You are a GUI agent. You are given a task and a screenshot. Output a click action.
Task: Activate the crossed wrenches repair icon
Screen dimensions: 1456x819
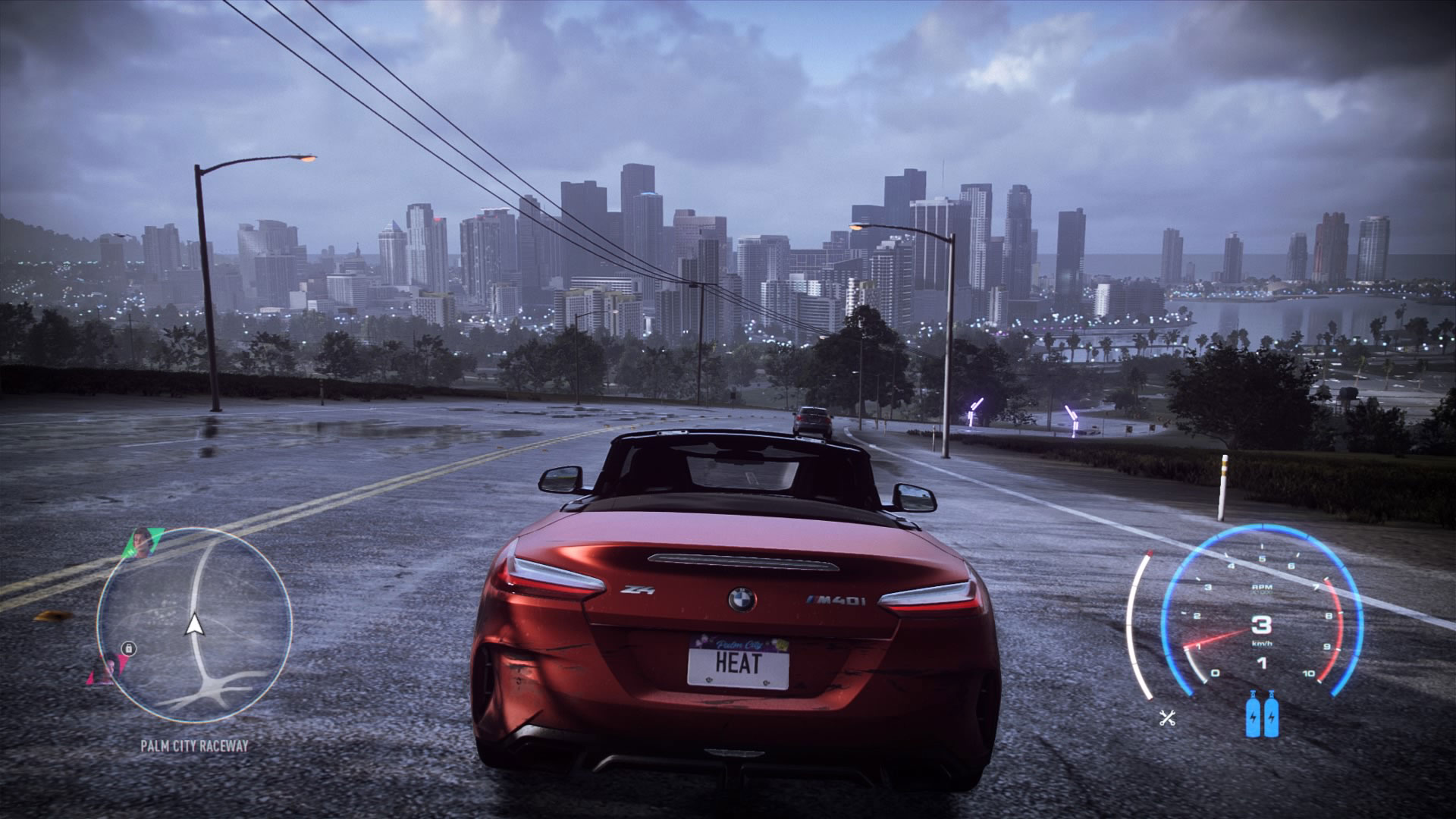click(1167, 717)
